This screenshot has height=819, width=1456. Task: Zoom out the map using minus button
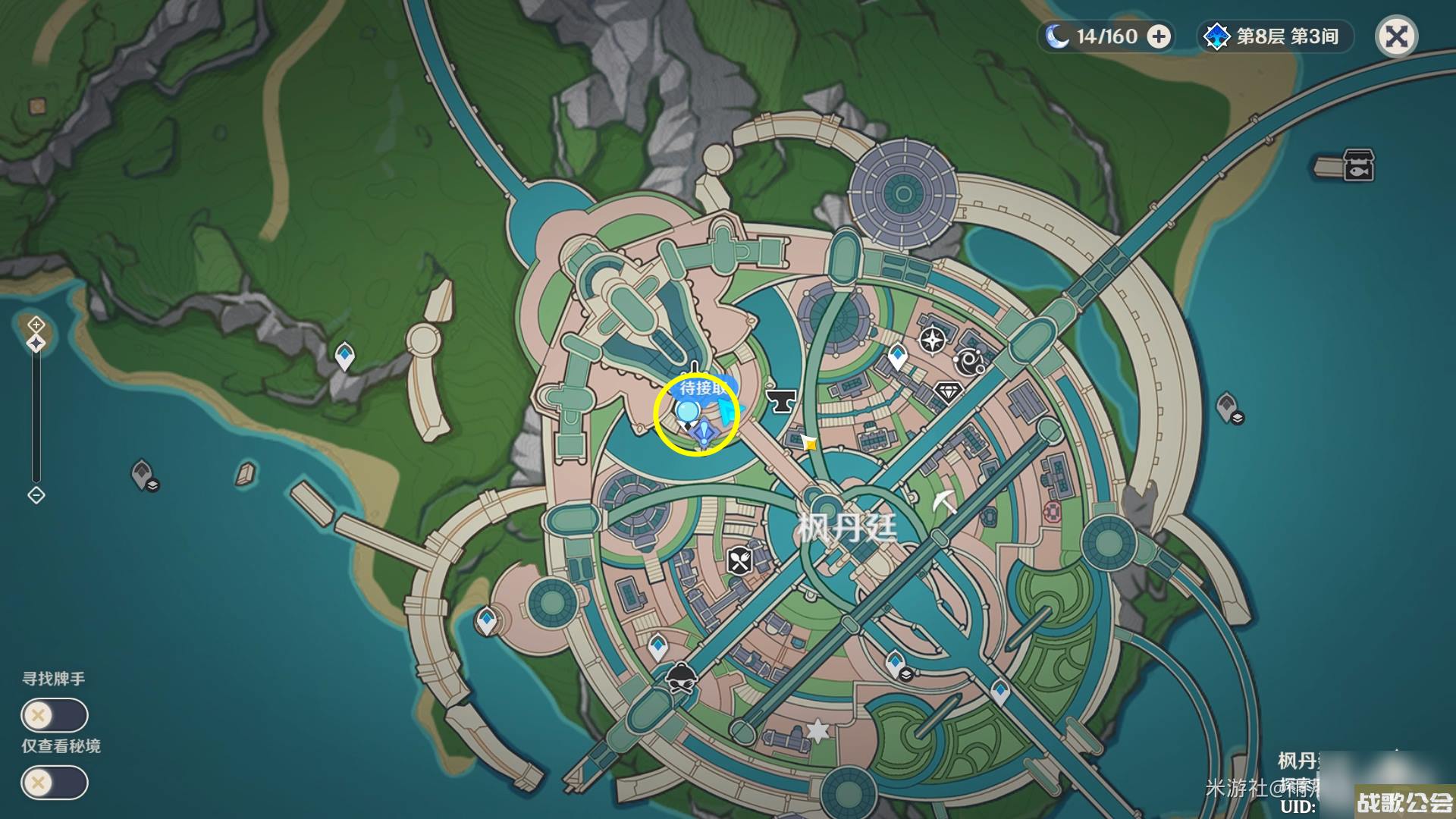coord(36,495)
